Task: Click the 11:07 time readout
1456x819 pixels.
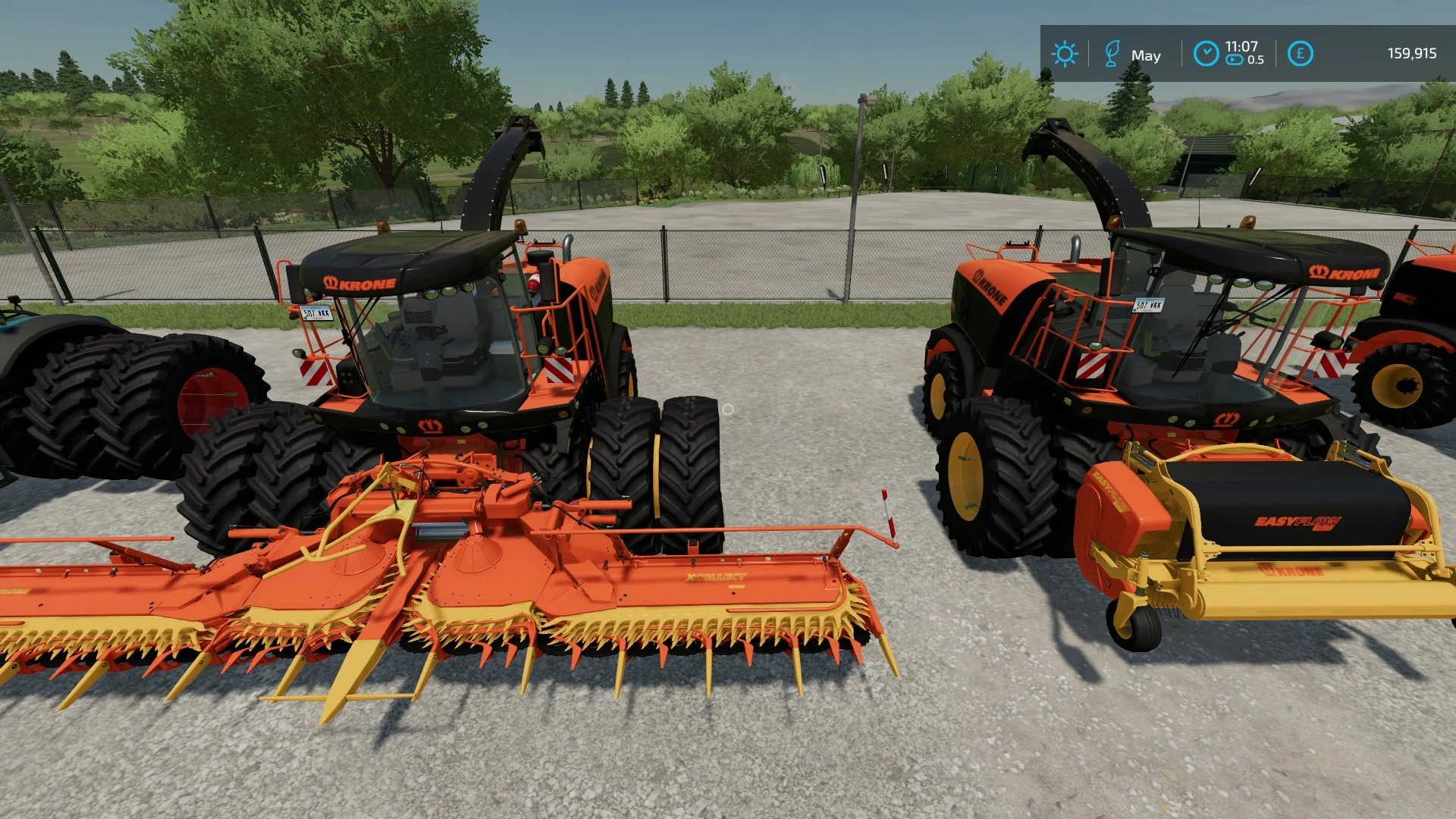Action: 1241,45
